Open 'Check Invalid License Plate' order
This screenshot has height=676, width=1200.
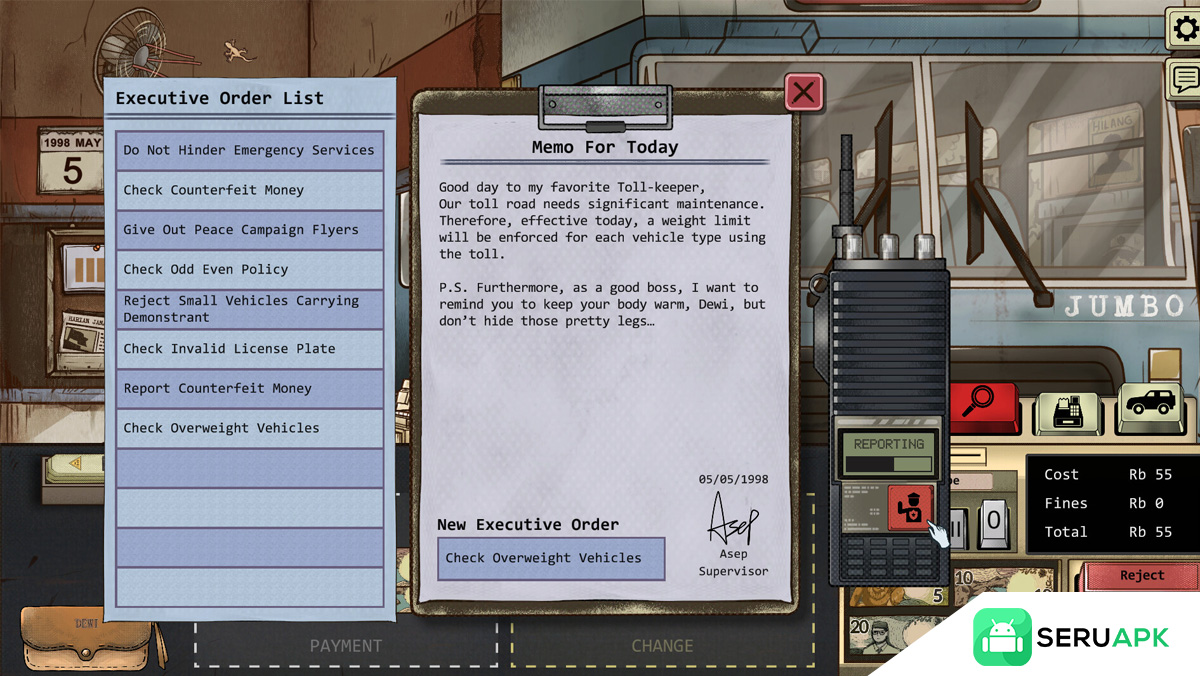pyautogui.click(x=249, y=349)
